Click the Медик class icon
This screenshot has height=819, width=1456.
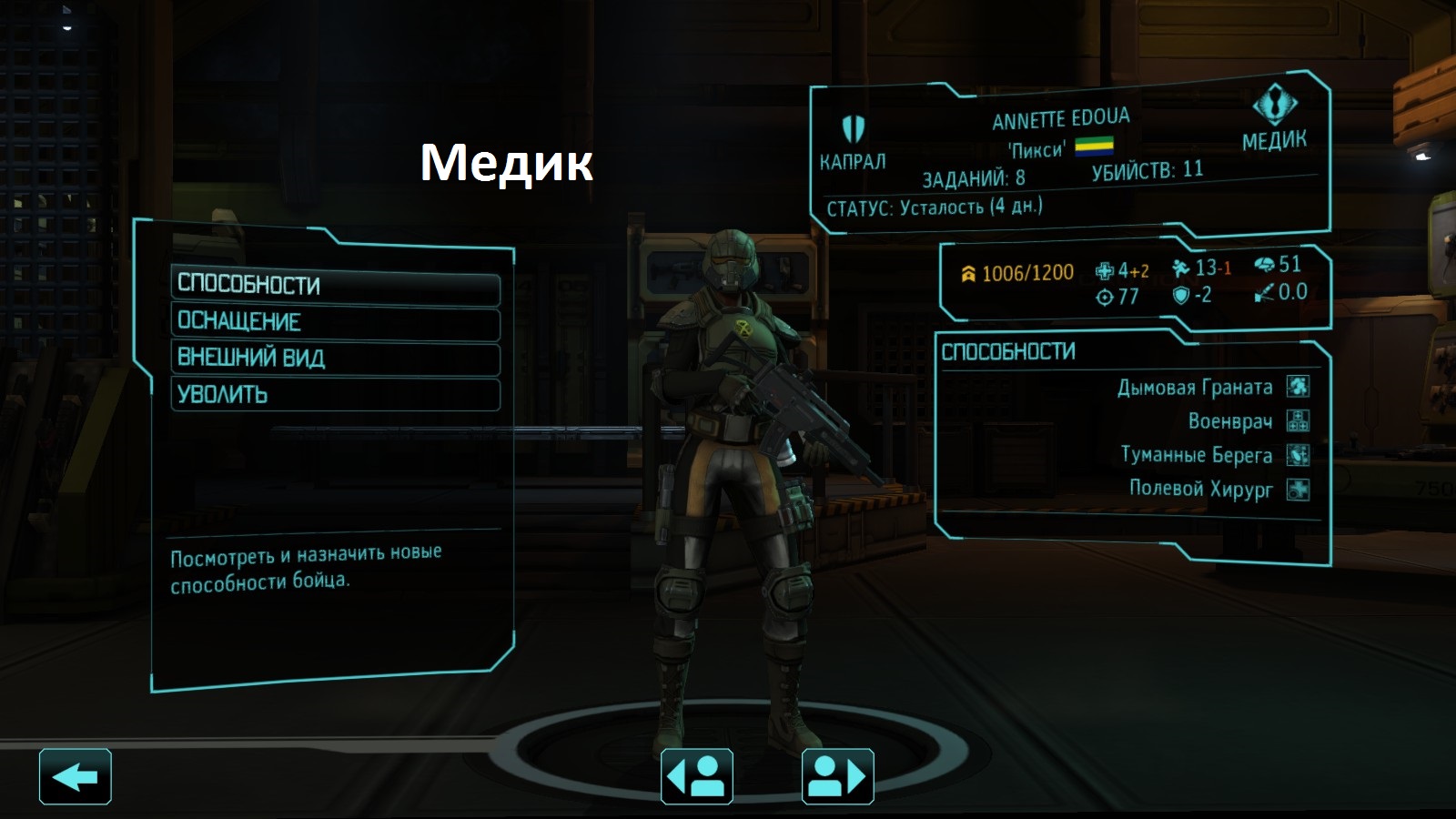click(1275, 104)
